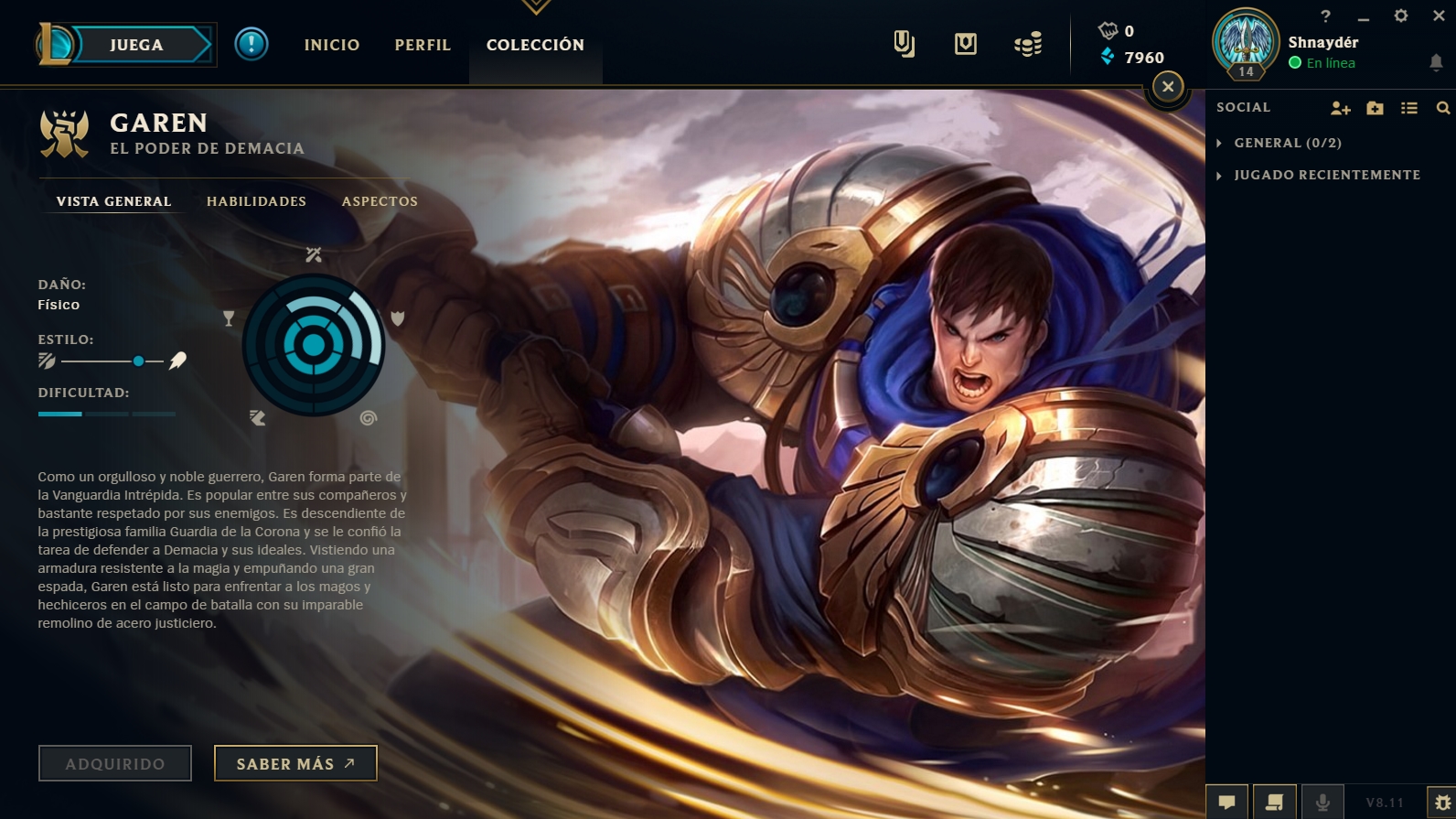The height and width of the screenshot is (819, 1456).
Task: Open the Loot inventory icon
Action: coord(905,43)
